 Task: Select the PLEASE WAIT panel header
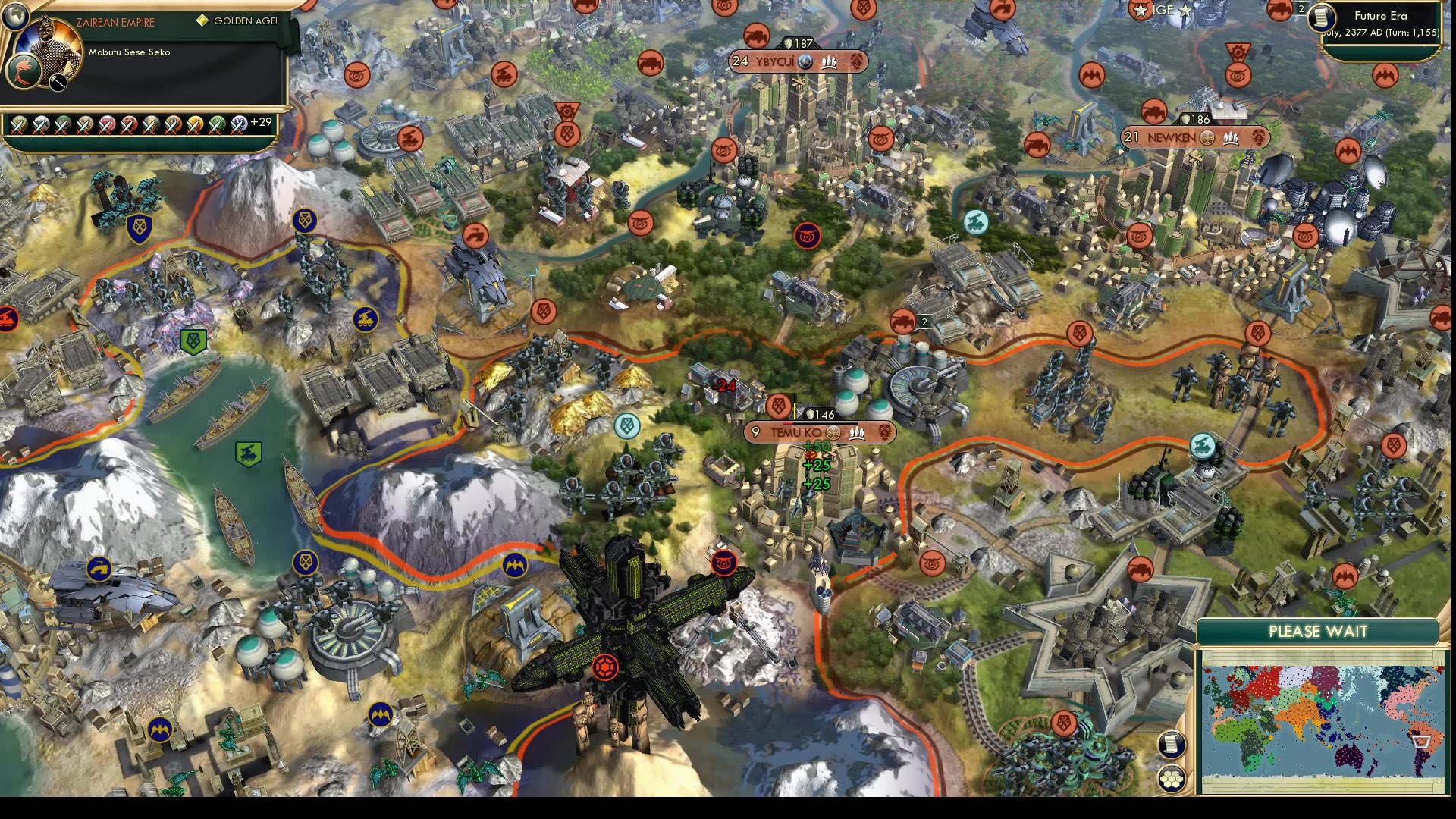tap(1318, 631)
